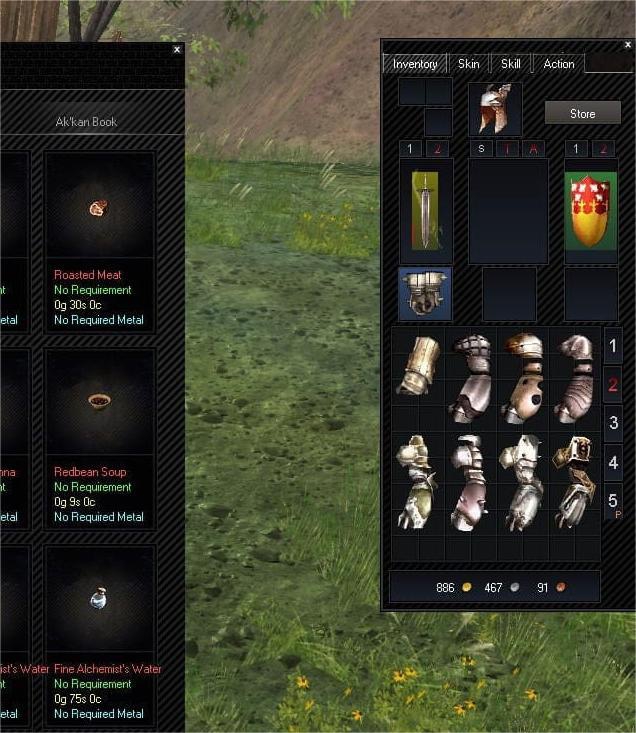This screenshot has height=733, width=636.
Task: Click the Store button
Action: [x=582, y=114]
